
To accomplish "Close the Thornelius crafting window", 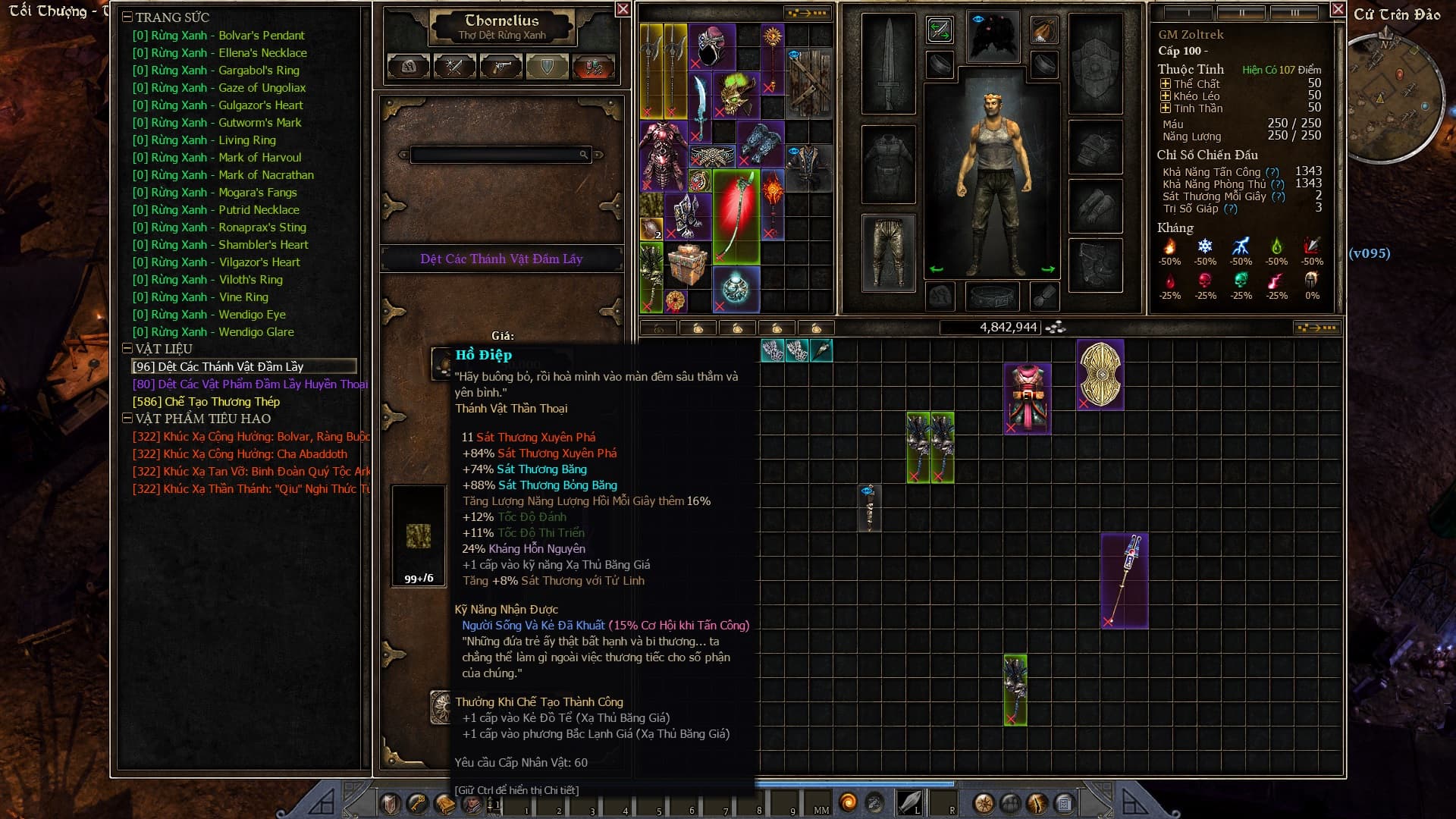I will [x=623, y=9].
